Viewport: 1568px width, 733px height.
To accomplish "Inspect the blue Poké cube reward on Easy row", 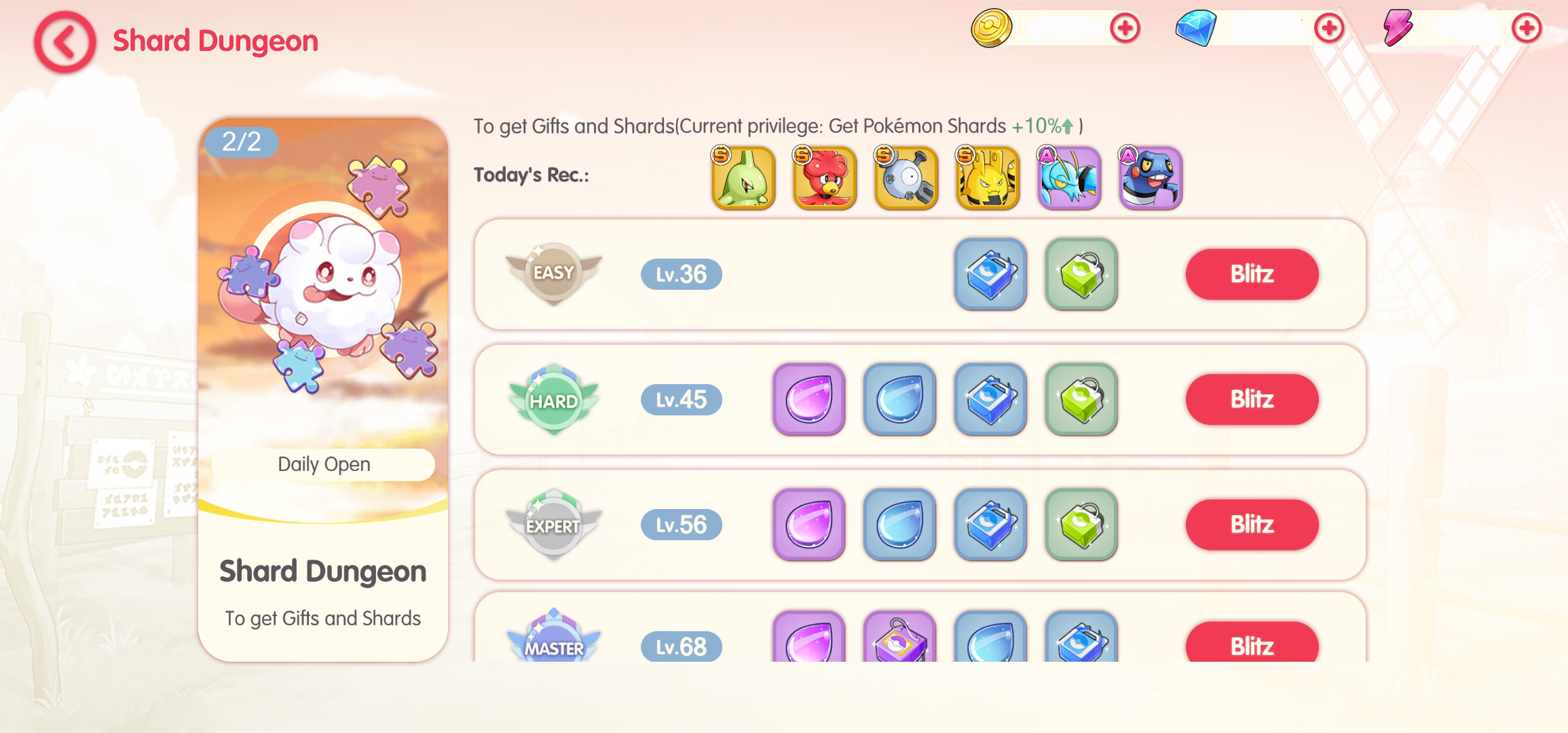I will pos(990,275).
